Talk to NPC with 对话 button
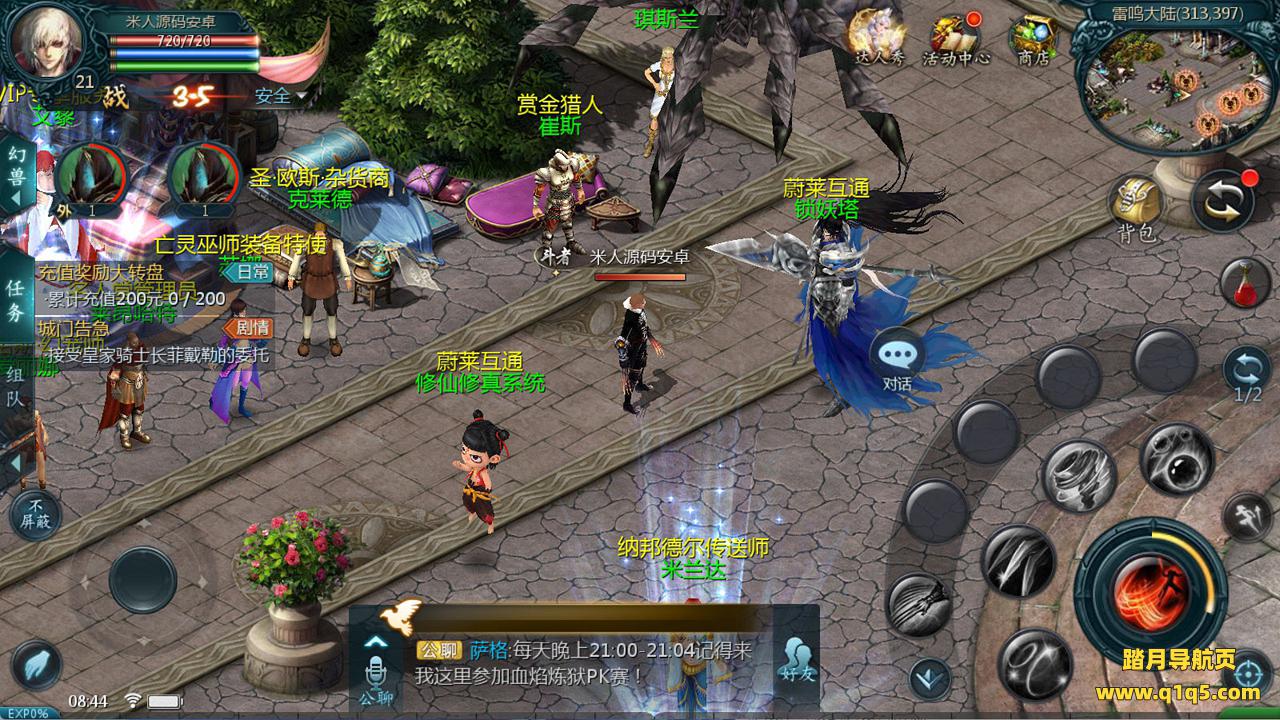The width and height of the screenshot is (1280, 720). point(897,360)
